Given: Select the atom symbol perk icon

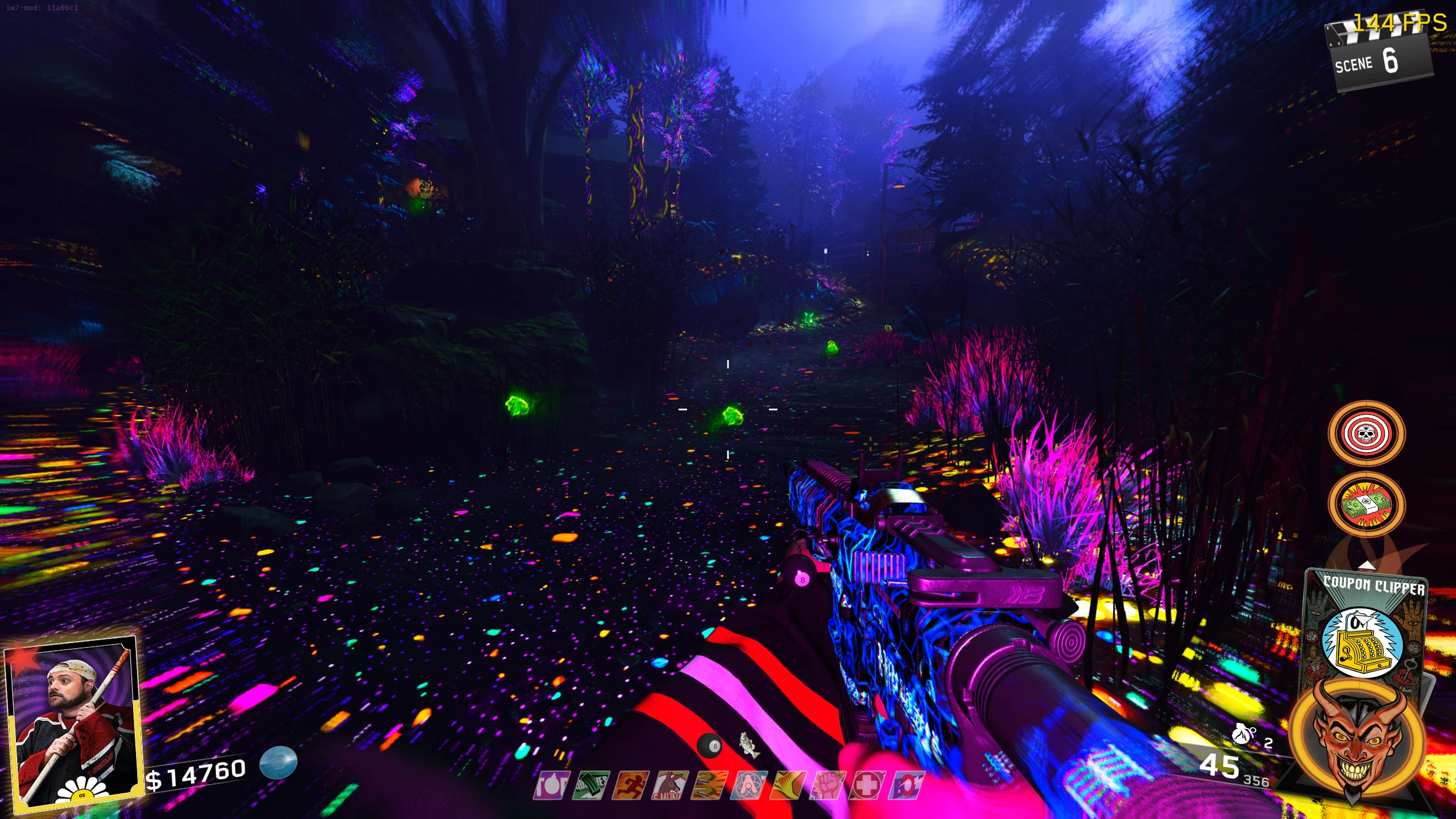Looking at the screenshot, I should tap(748, 785).
